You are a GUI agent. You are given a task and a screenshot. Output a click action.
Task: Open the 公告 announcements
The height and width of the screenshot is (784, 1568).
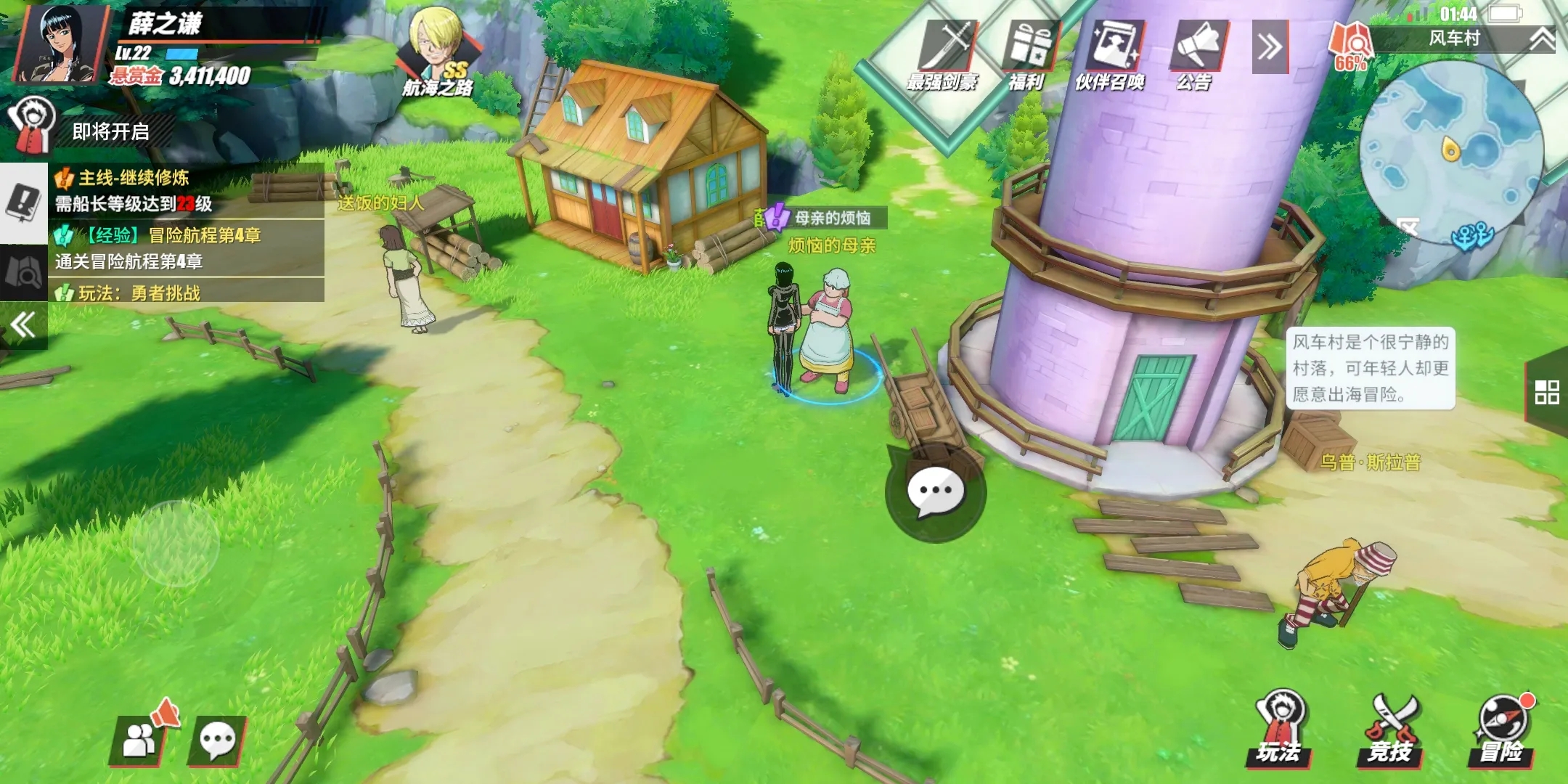1196,54
